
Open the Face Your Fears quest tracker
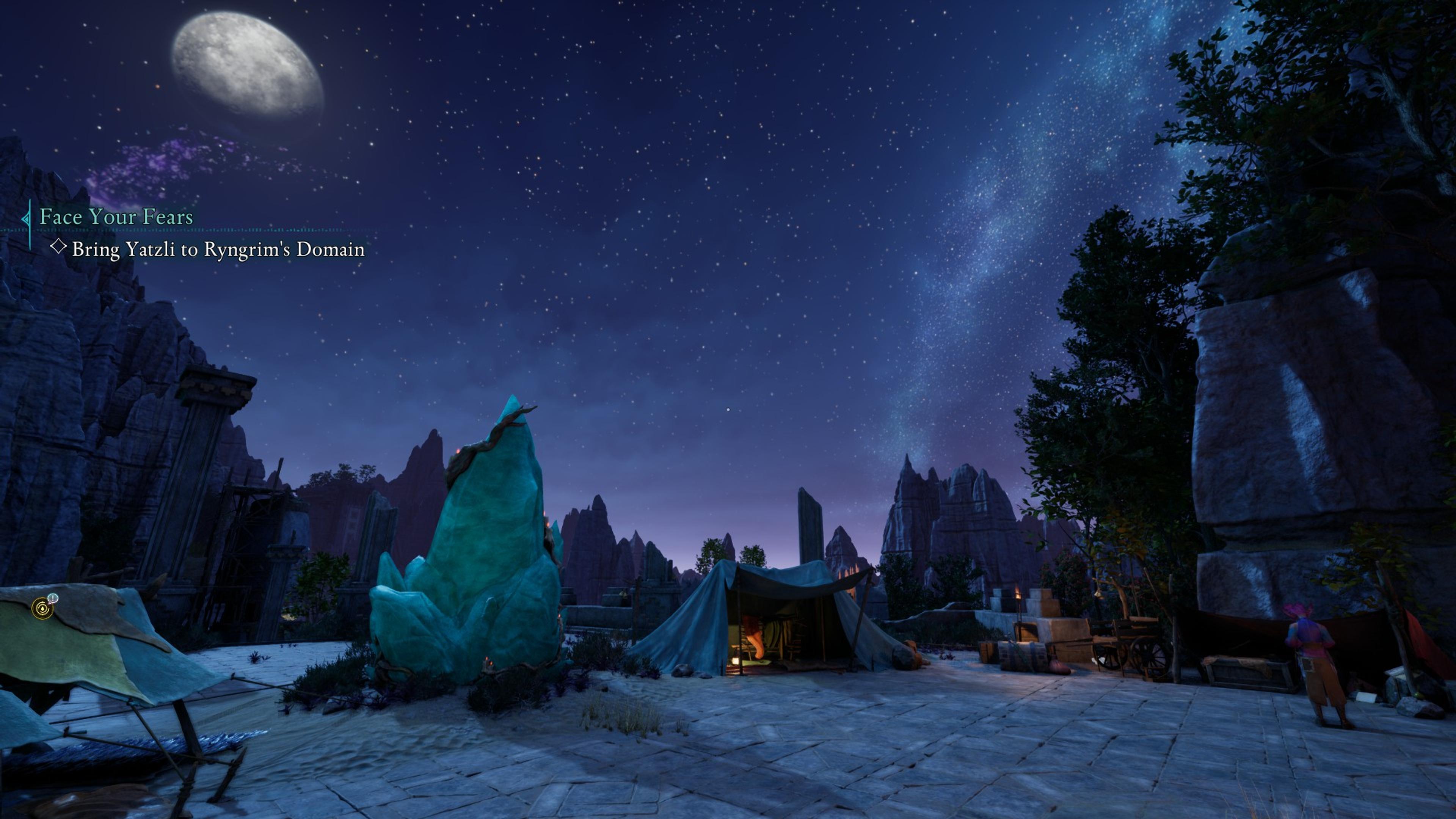tap(116, 217)
